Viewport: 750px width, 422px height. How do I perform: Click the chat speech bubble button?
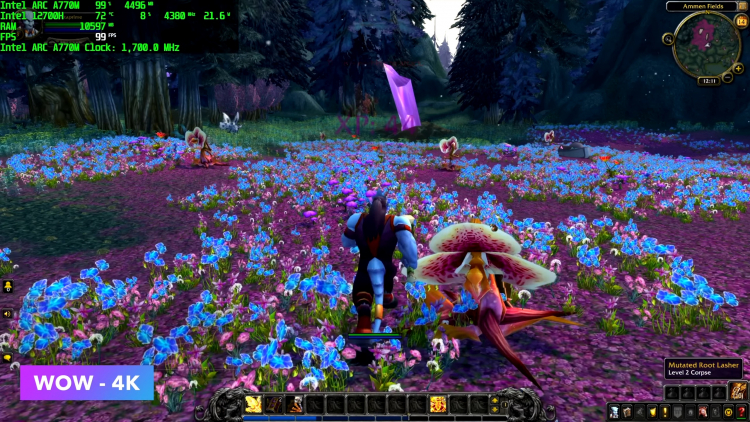[x=8, y=357]
